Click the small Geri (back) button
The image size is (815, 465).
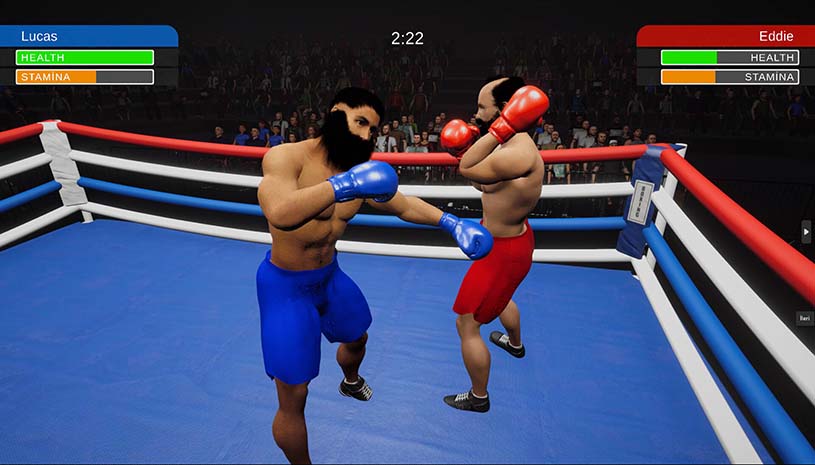click(805, 318)
